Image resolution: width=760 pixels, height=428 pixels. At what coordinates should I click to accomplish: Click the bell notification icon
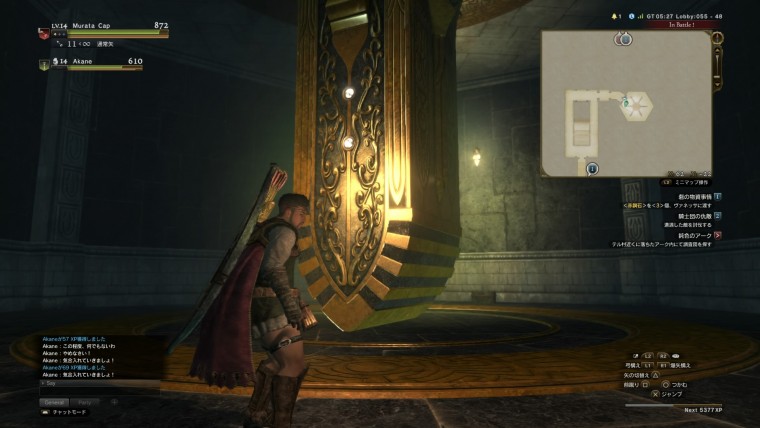[x=618, y=16]
